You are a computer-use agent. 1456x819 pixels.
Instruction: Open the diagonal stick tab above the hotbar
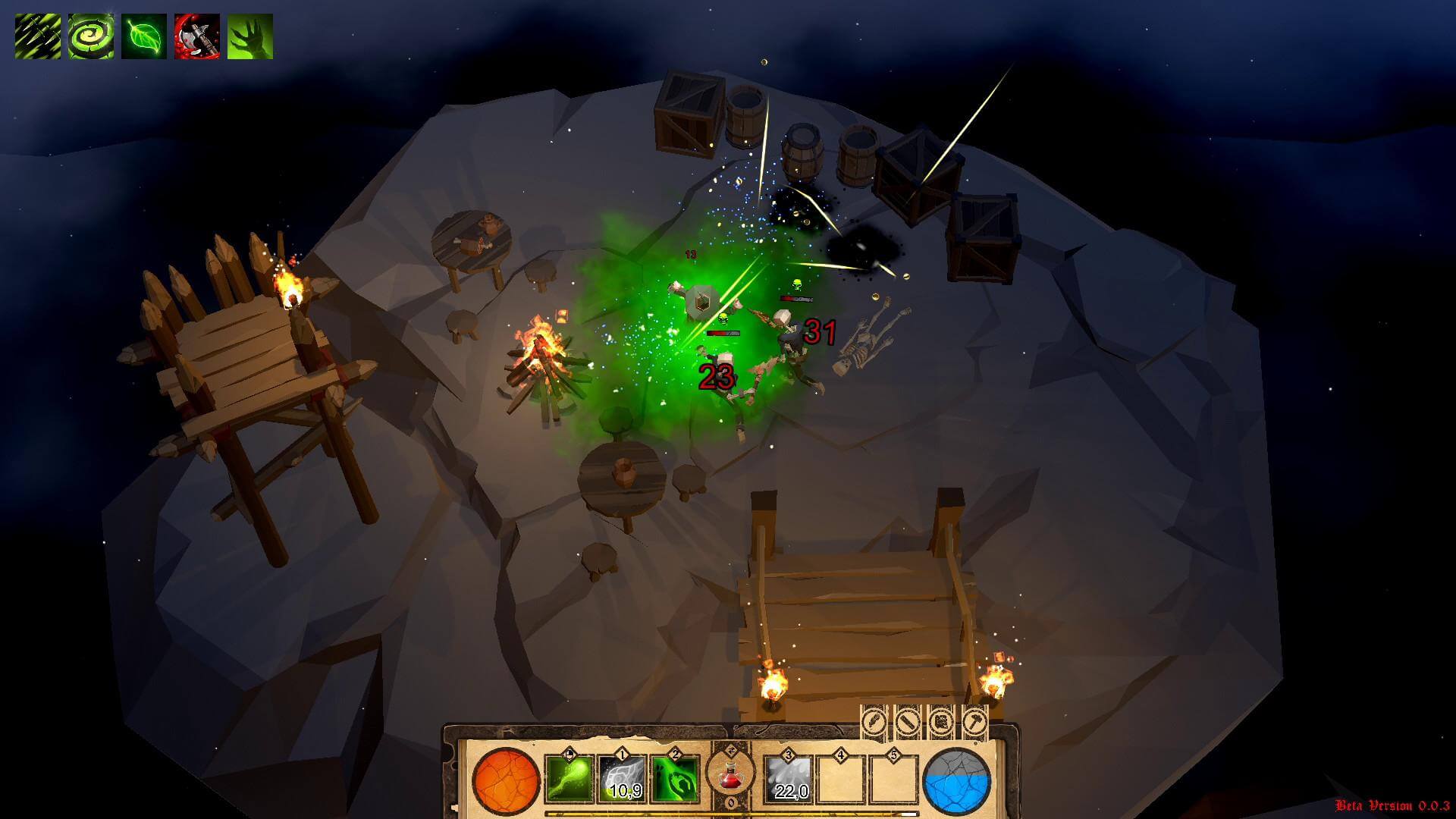908,720
